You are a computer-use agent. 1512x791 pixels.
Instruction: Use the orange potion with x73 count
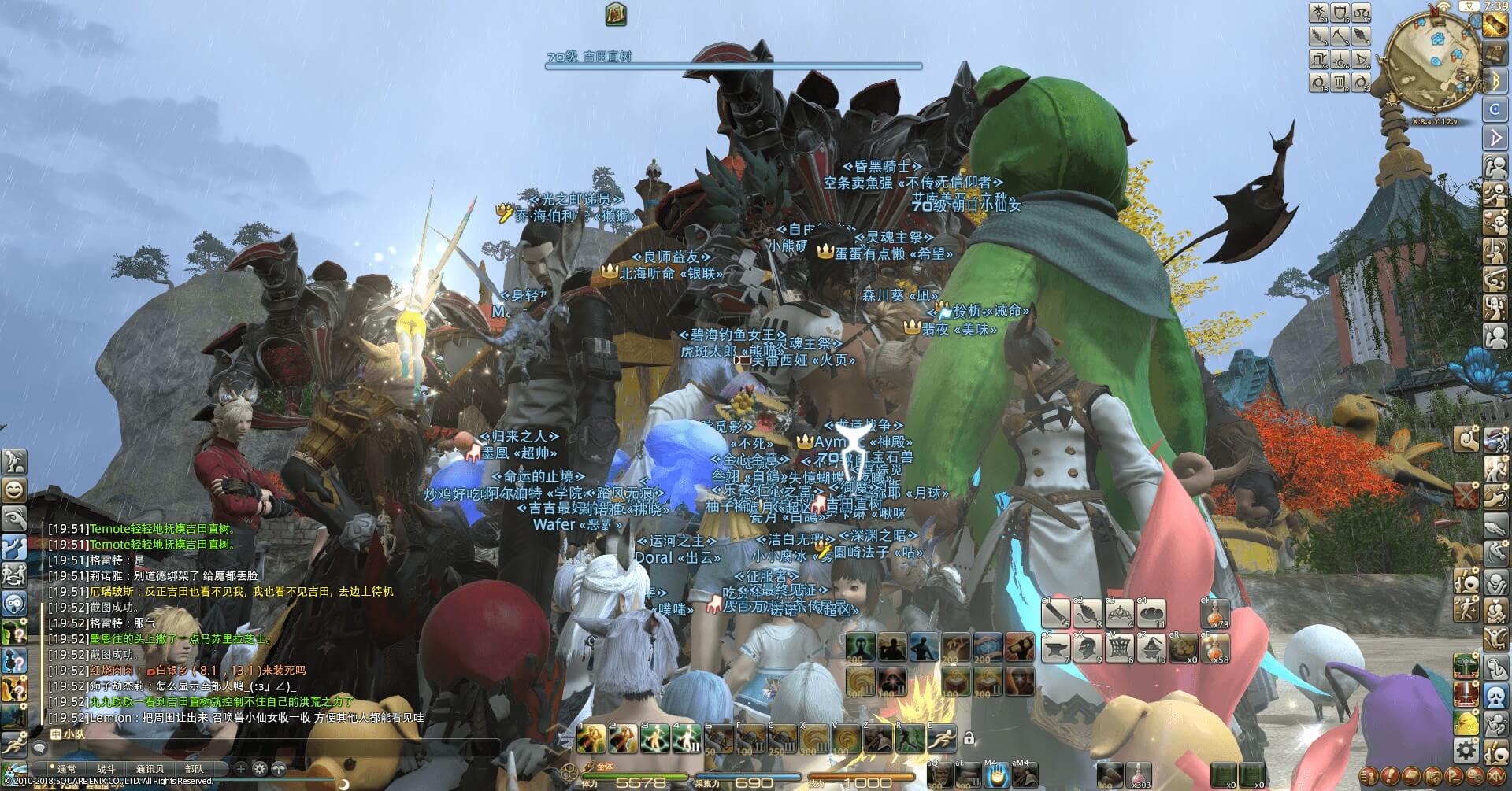(x=1217, y=614)
